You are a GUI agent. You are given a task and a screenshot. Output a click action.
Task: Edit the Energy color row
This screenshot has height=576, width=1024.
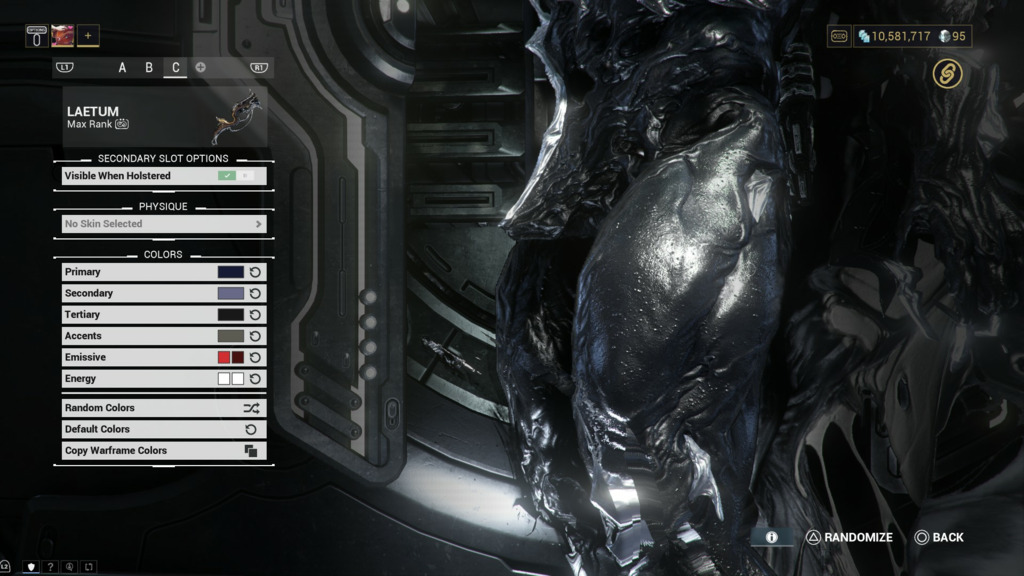[150, 379]
